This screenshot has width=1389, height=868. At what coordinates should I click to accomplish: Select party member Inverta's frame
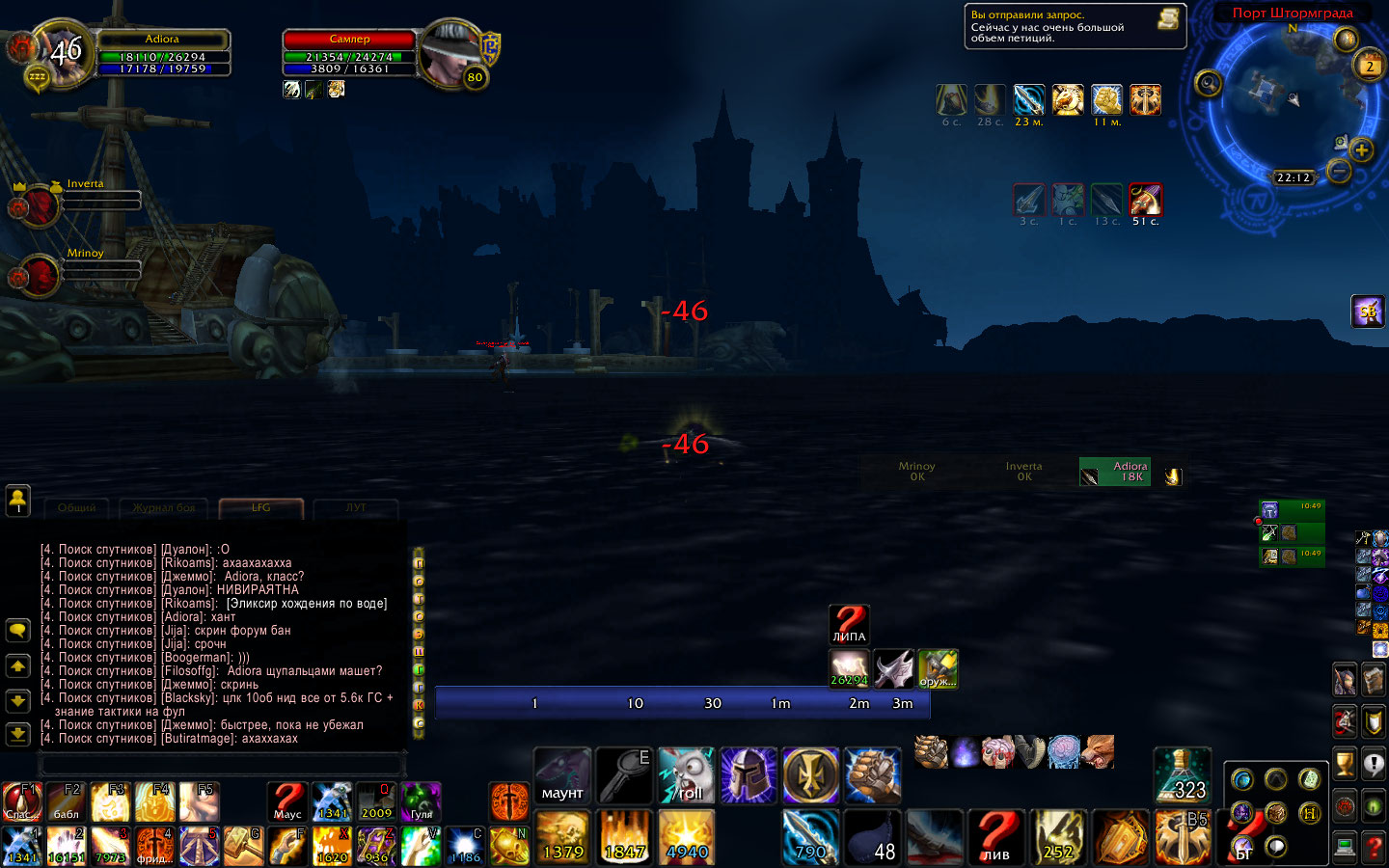tap(39, 204)
